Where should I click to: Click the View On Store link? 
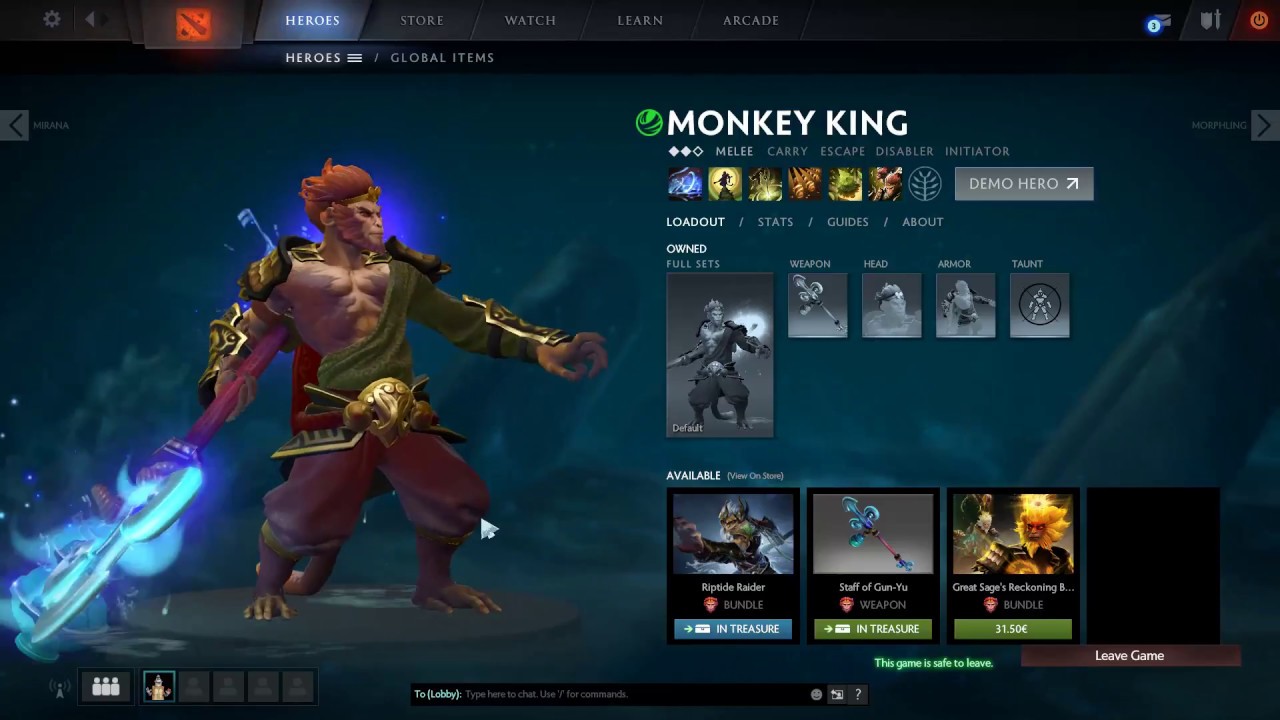click(x=755, y=476)
